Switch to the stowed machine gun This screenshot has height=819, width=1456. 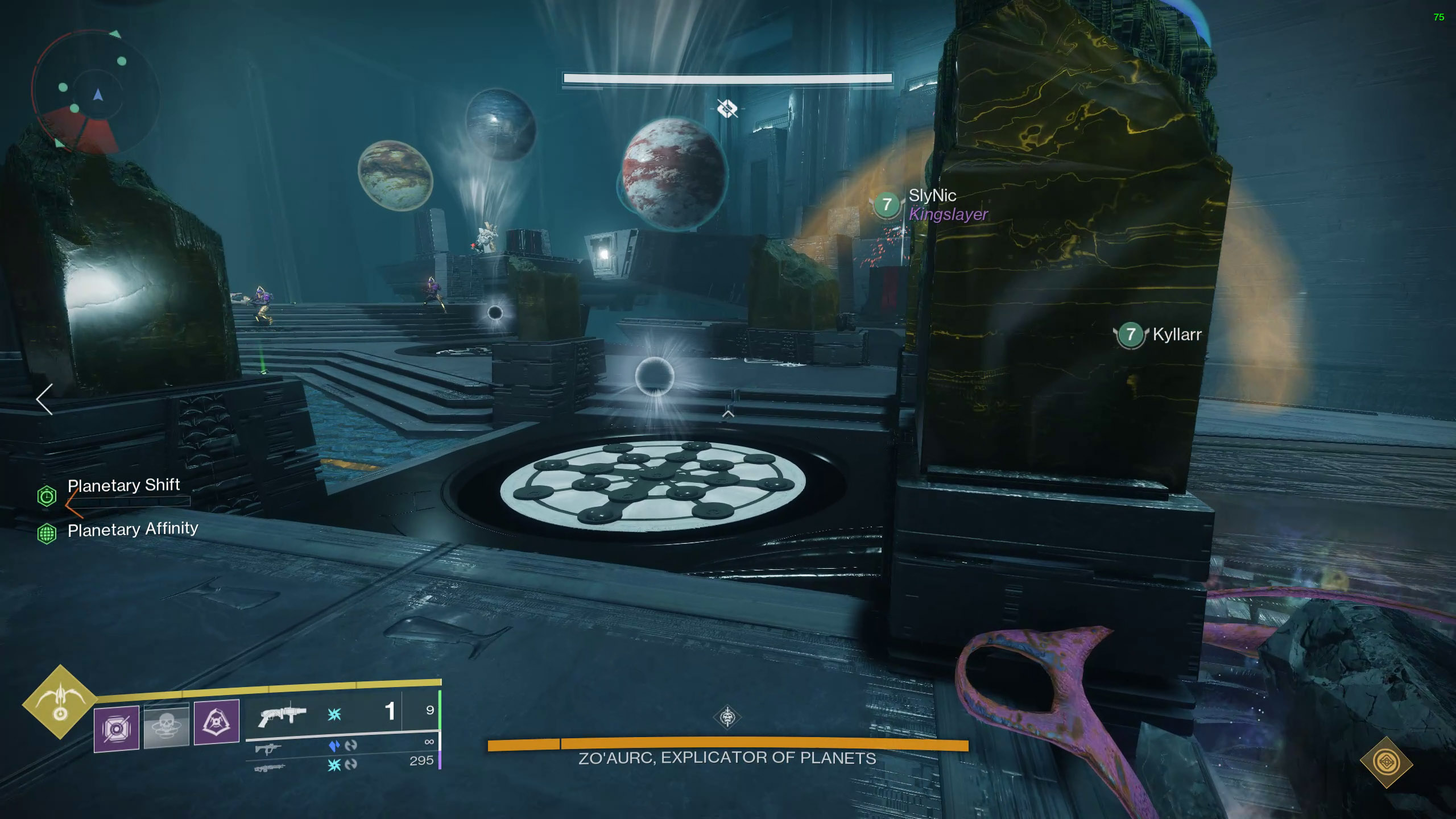(268, 768)
